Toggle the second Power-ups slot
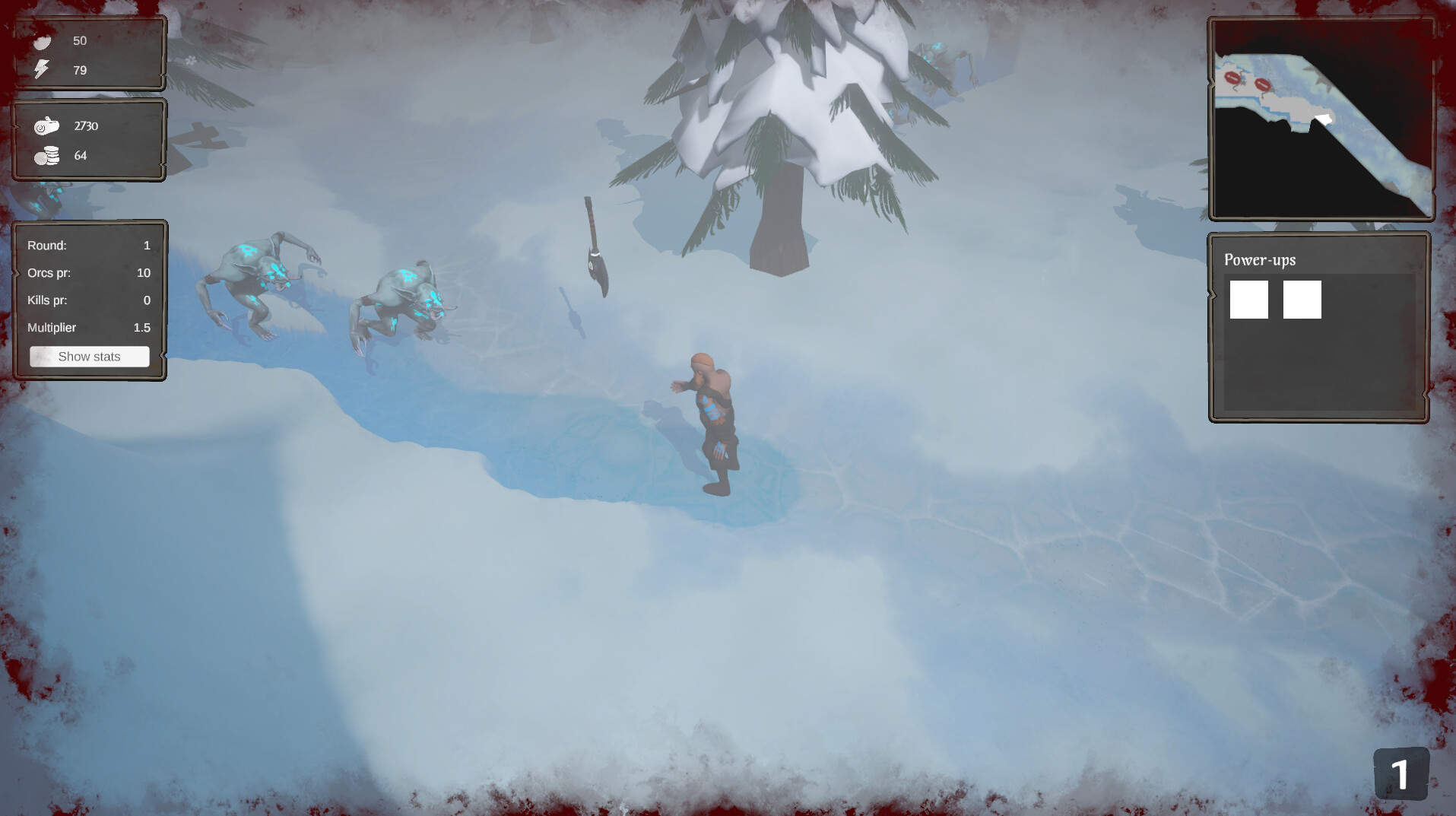 pos(1302,299)
